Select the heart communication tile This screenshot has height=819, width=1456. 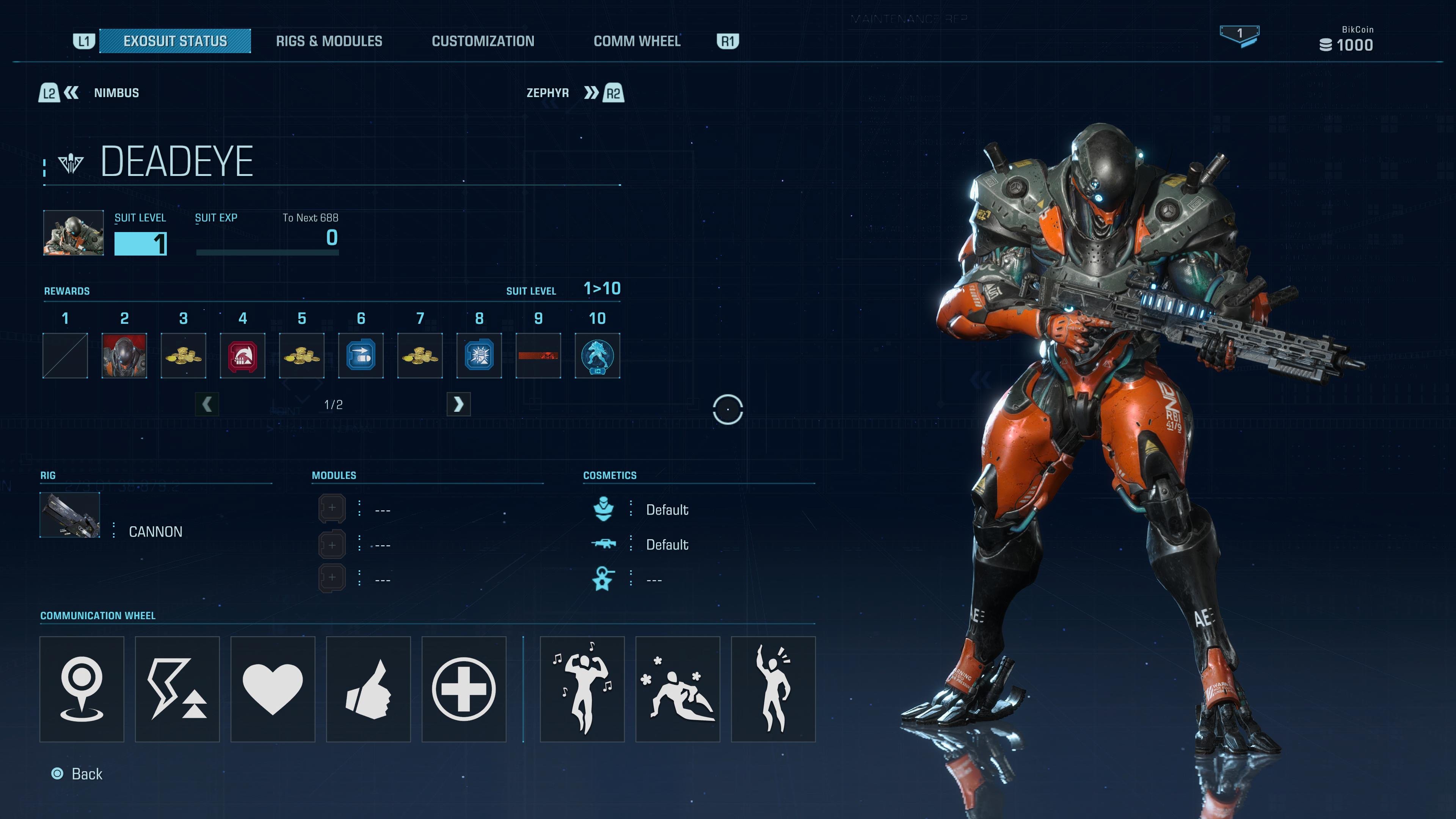[273, 689]
